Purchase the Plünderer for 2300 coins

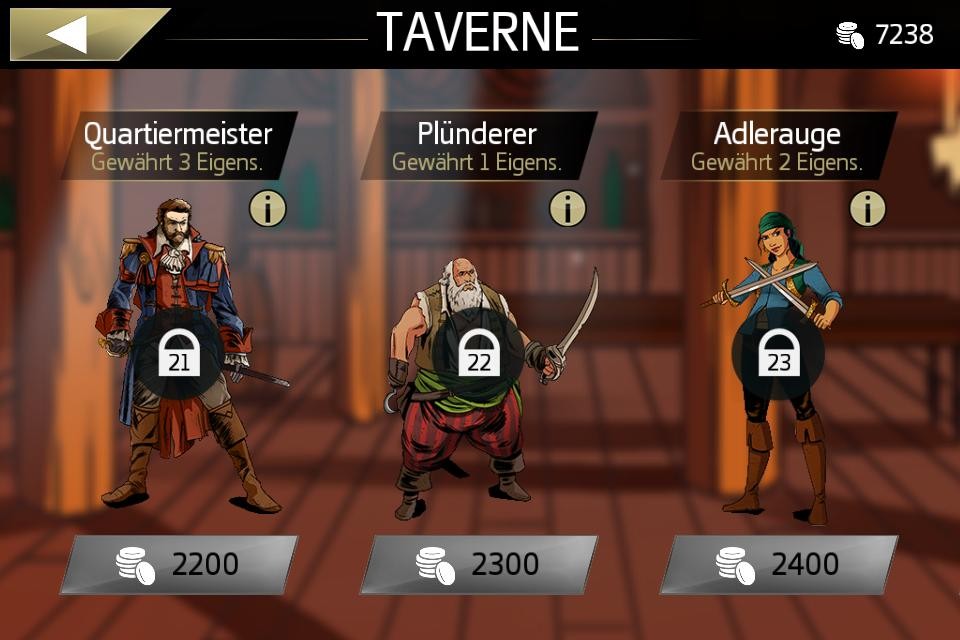click(x=479, y=565)
